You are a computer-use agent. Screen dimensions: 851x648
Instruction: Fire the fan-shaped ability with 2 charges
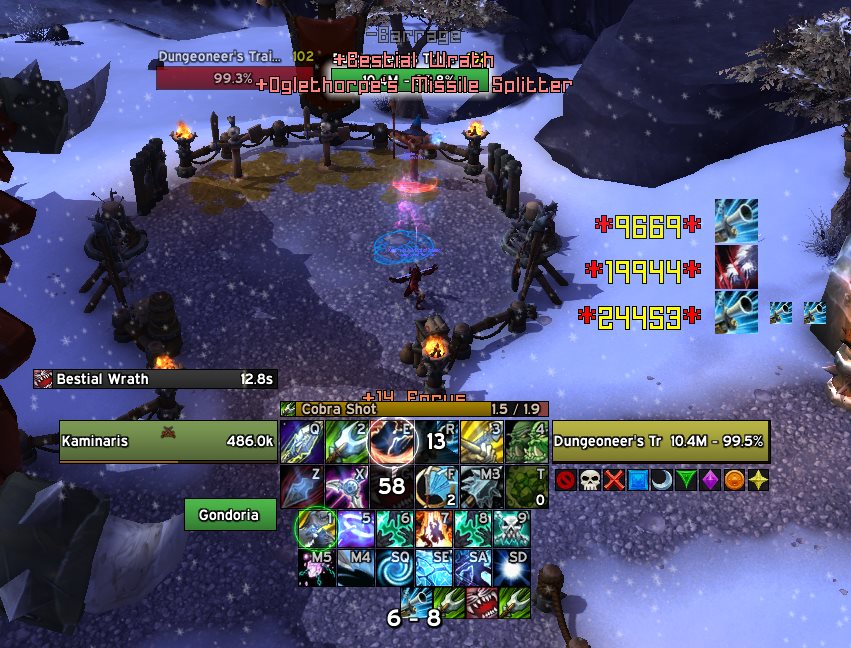coord(436,486)
